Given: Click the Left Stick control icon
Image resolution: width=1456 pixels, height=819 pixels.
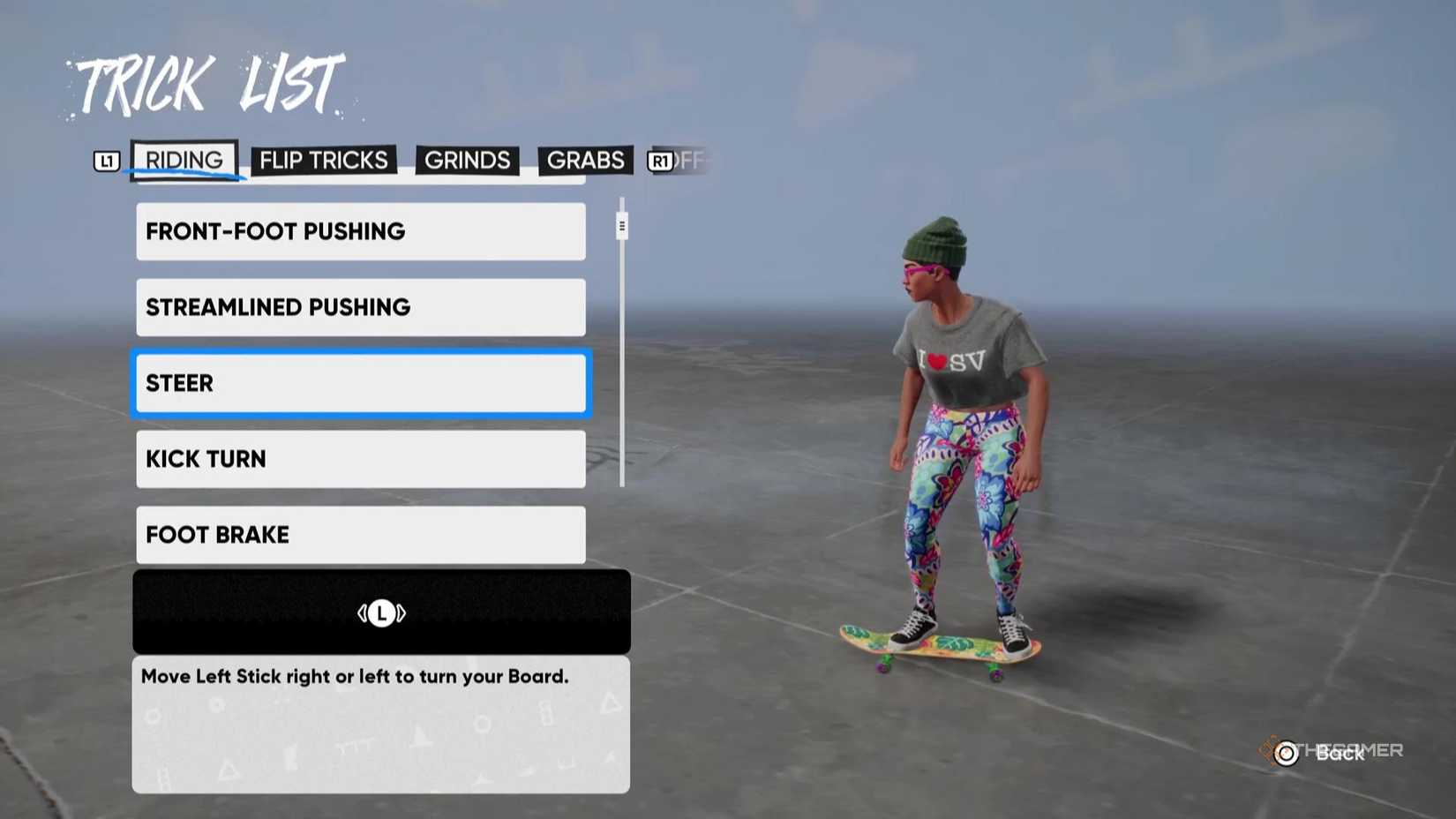Looking at the screenshot, I should coord(381,612).
